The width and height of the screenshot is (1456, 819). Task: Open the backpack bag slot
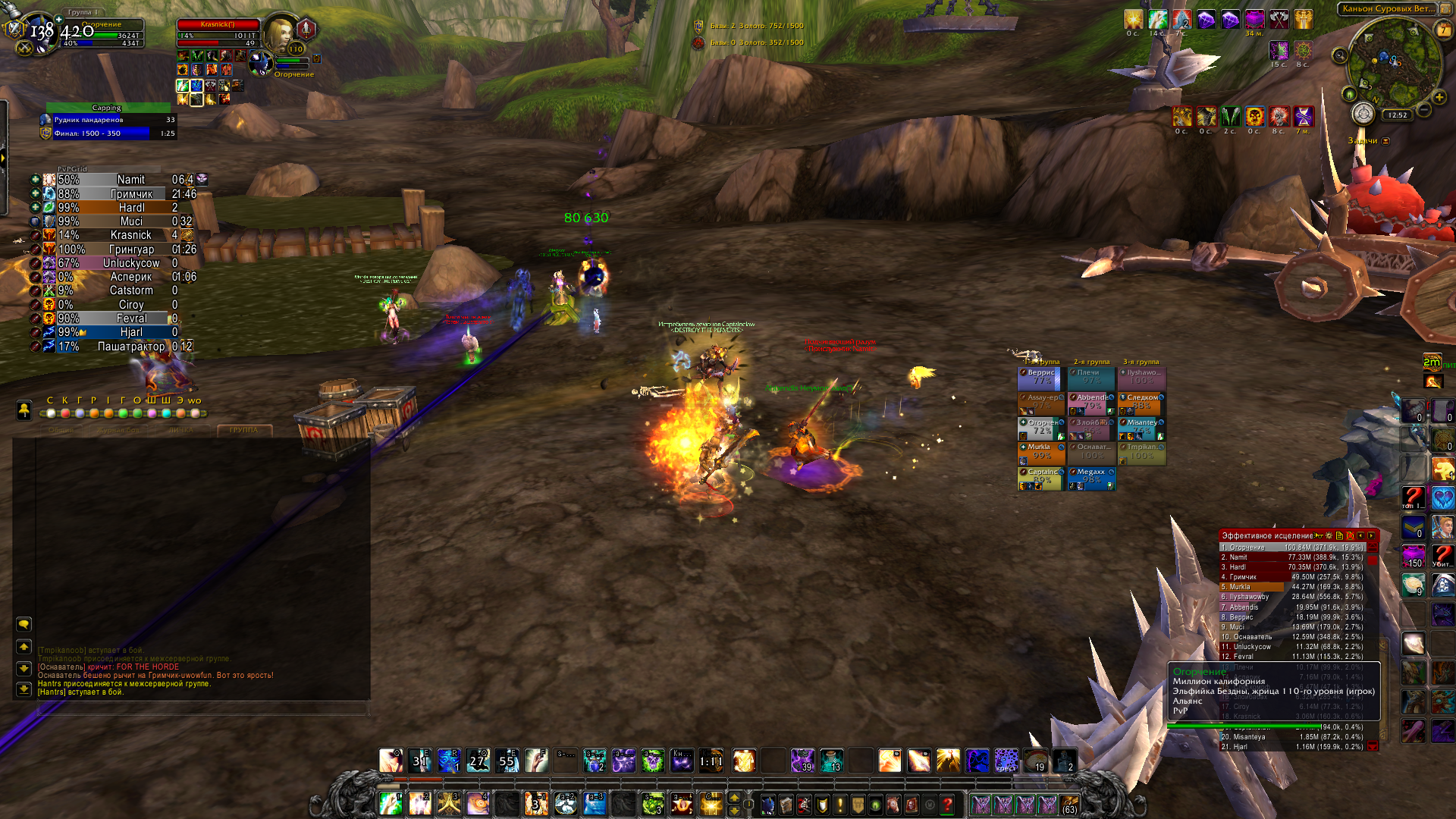(1070, 805)
